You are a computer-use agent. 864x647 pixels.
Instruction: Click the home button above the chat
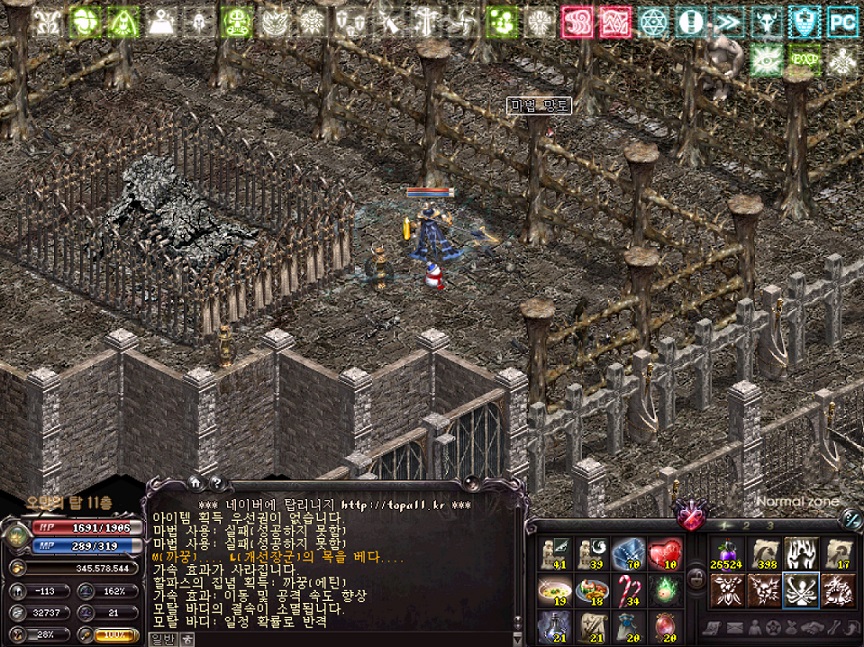[194, 482]
